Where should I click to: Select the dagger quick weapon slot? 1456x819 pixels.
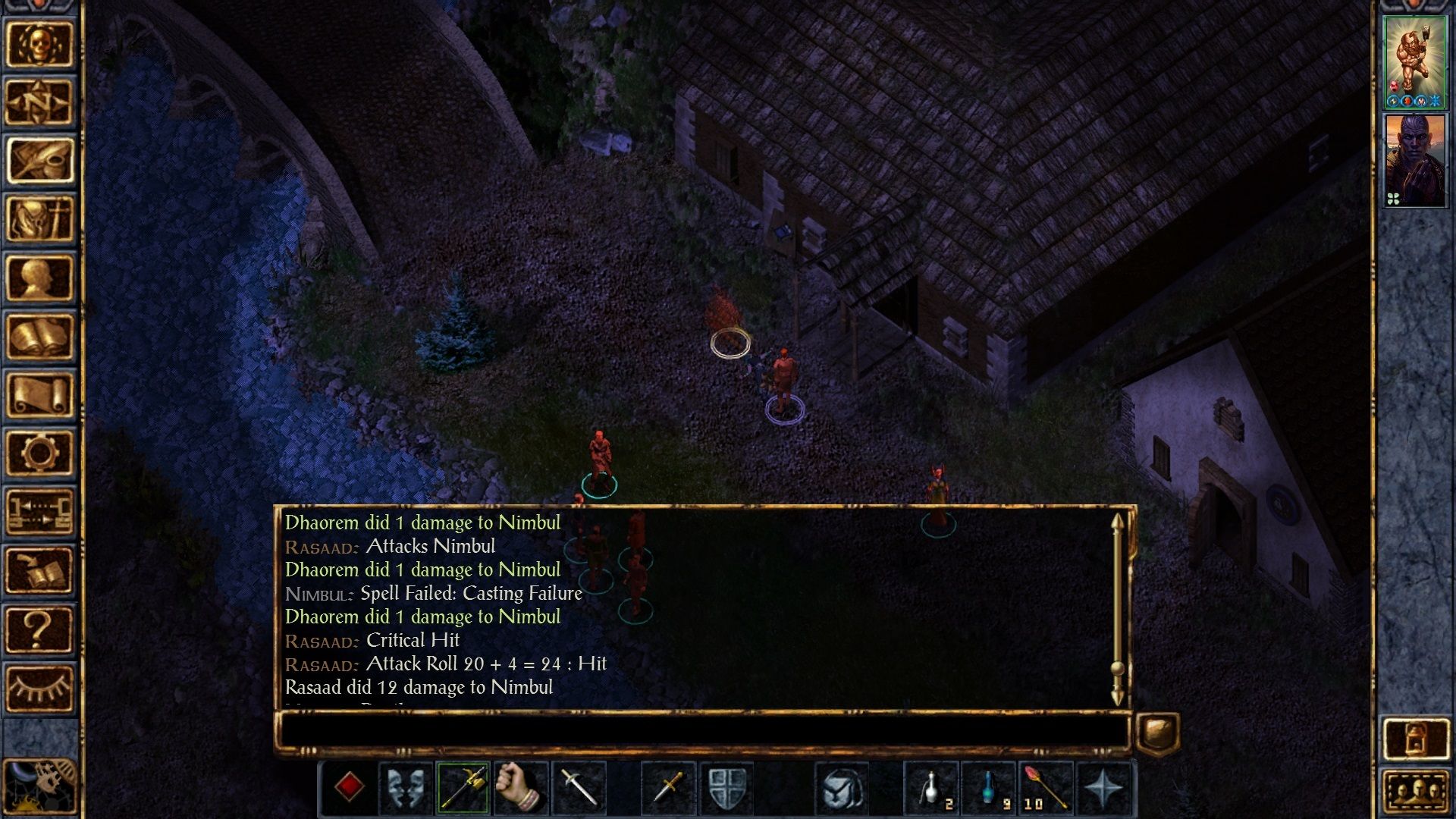(x=666, y=790)
